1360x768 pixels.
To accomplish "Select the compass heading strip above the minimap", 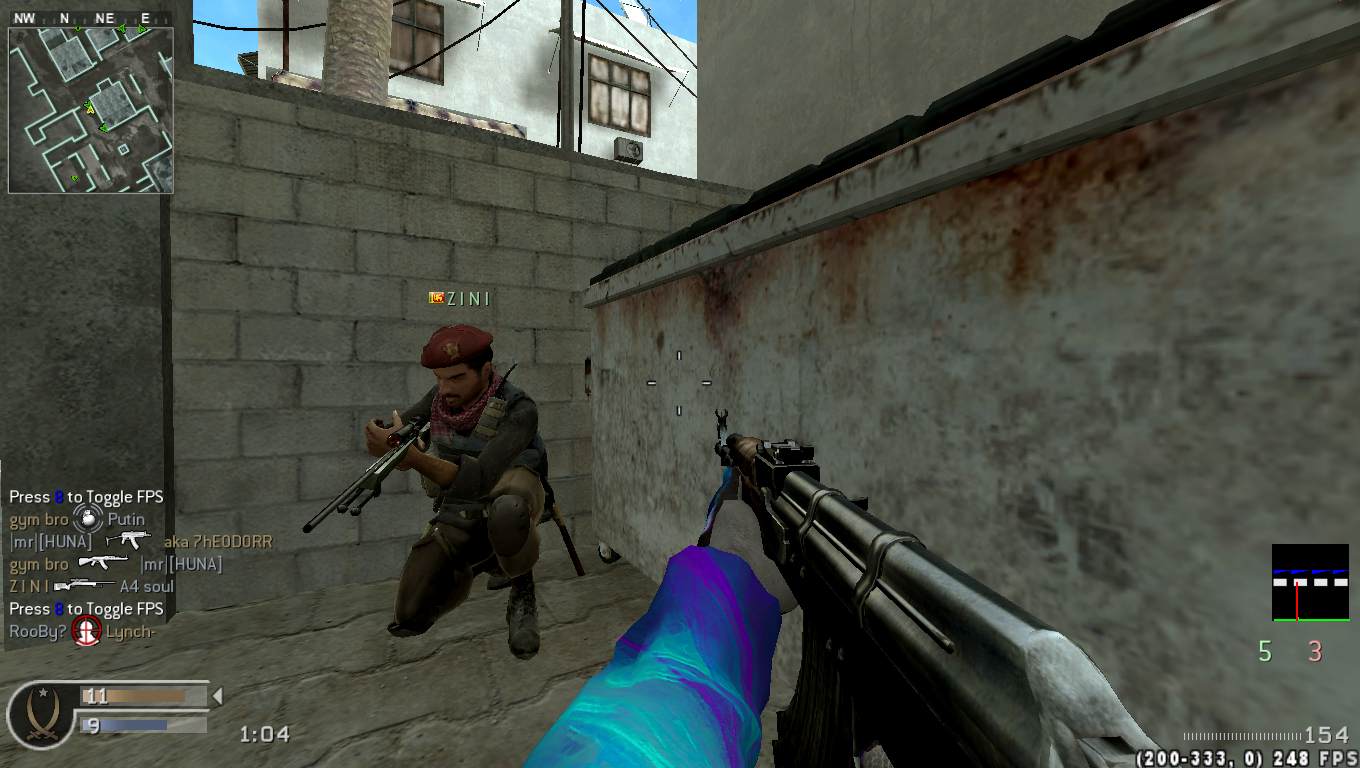I will click(91, 18).
